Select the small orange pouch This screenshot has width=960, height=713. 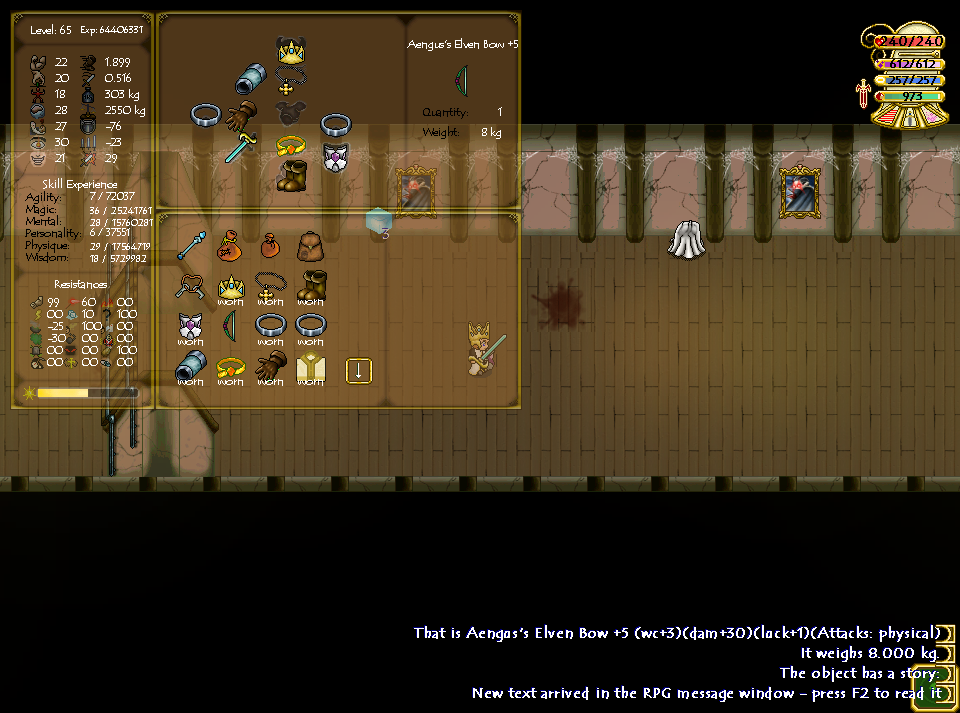[x=269, y=245]
